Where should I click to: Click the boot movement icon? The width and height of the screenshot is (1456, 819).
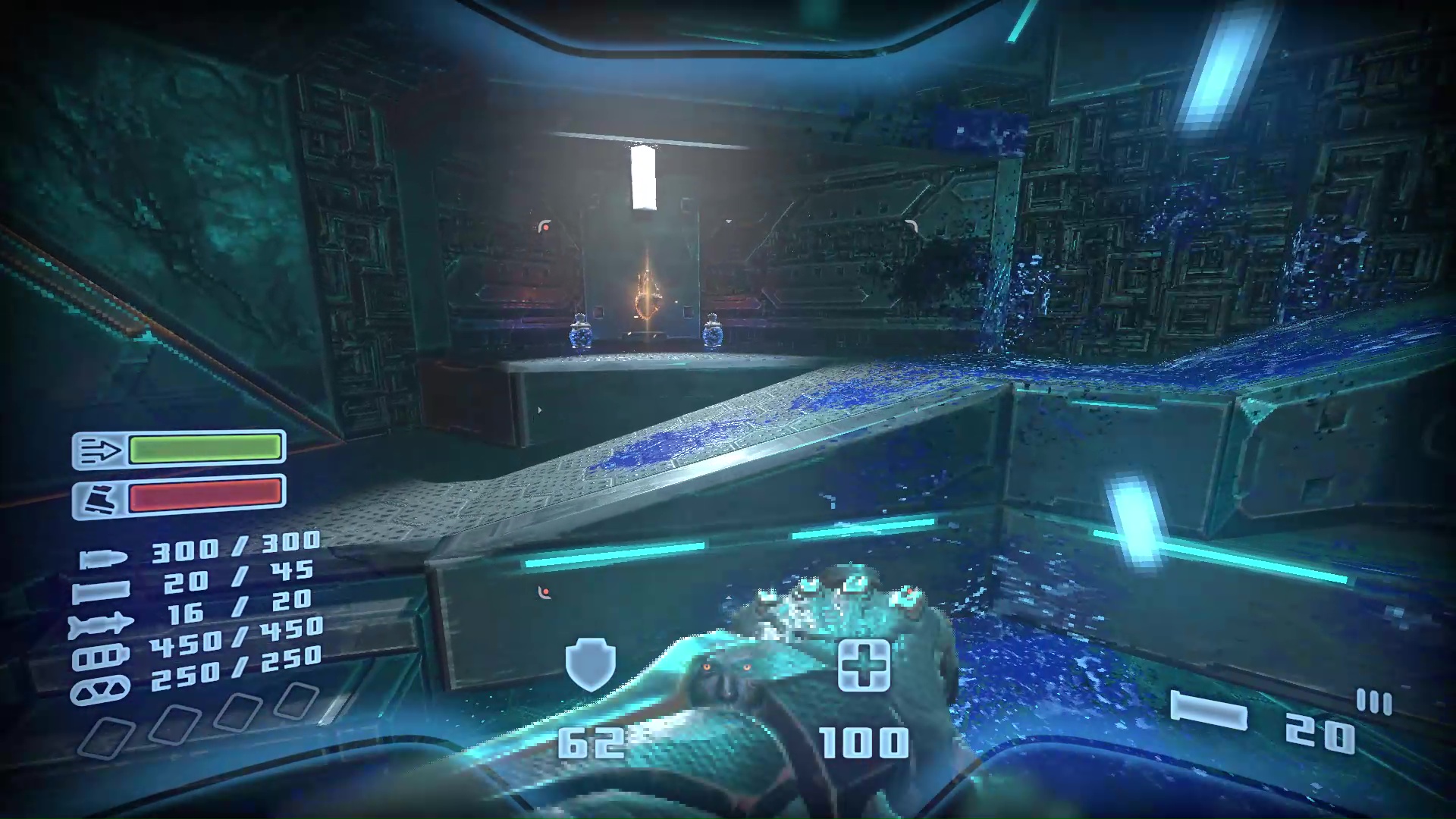[99, 497]
